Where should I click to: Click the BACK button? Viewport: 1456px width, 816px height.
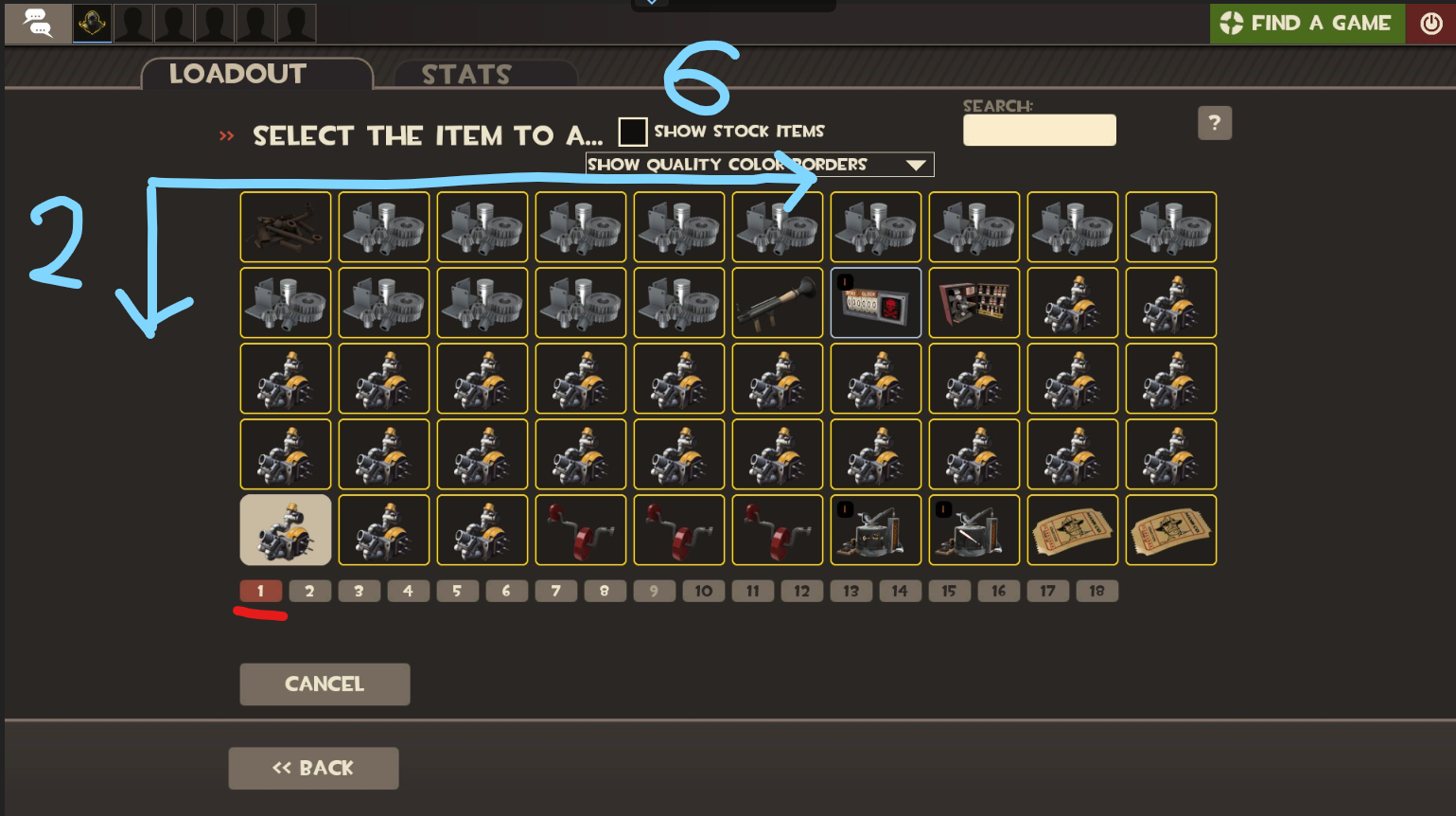(313, 768)
